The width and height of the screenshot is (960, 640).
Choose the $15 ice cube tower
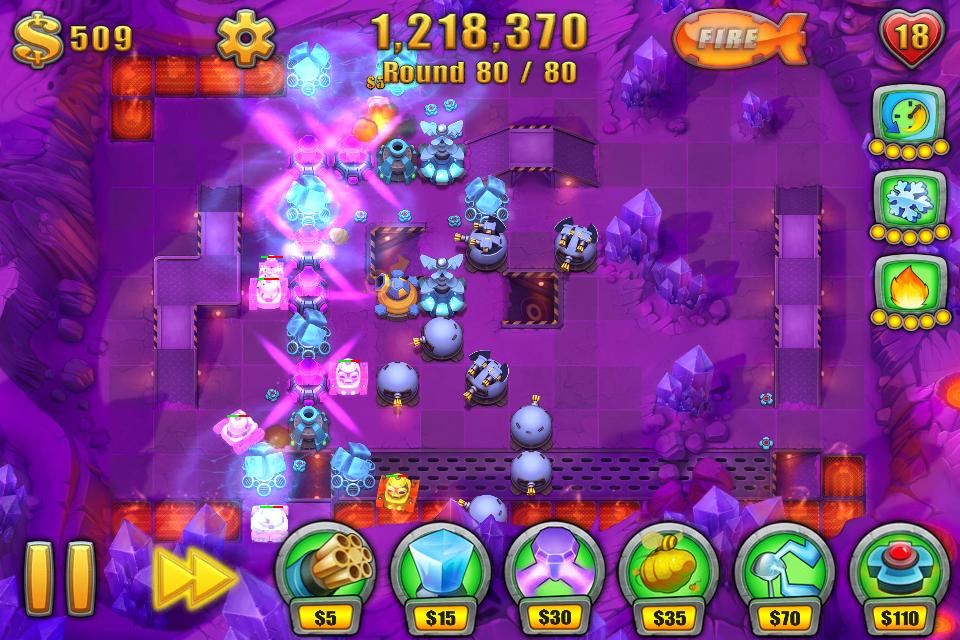[441, 570]
